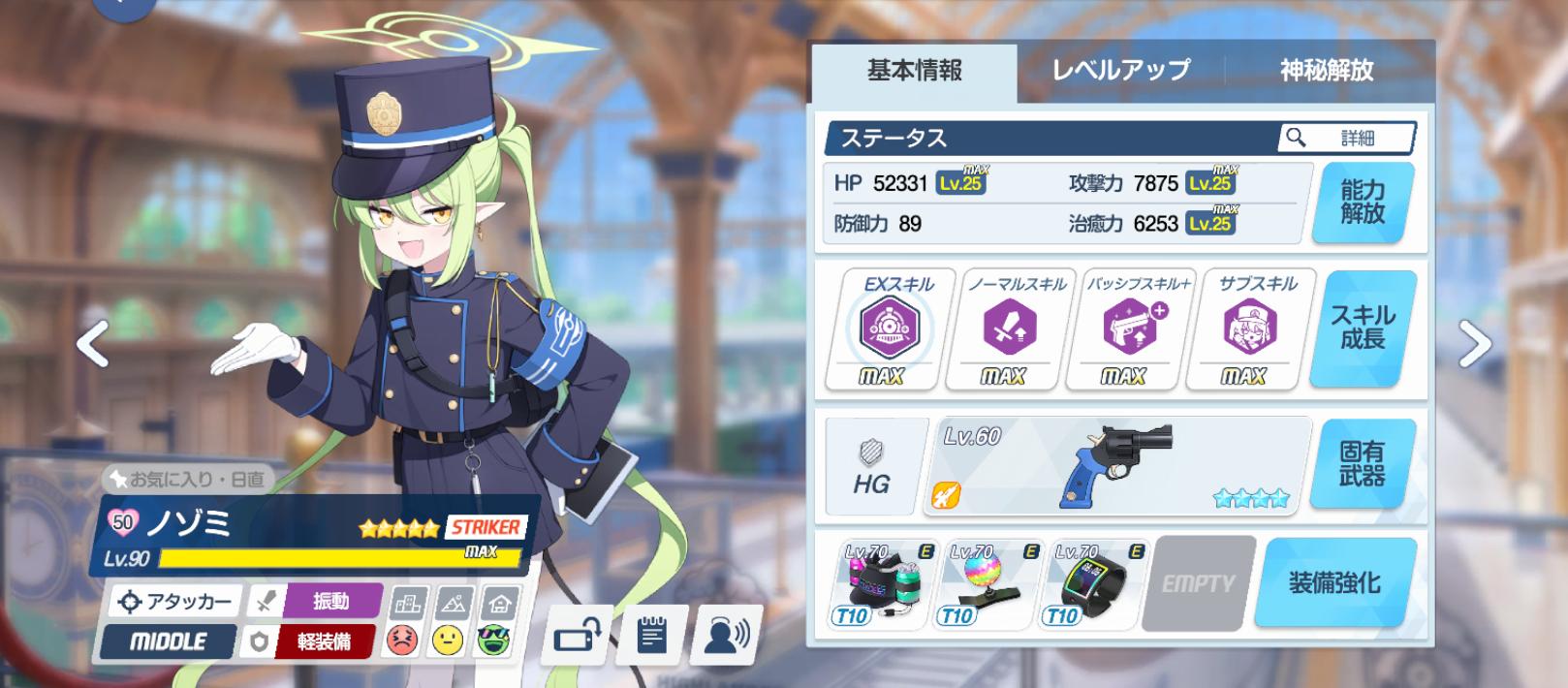Open the スキル成長 screen
Viewport: 1568px width, 688px height.
coord(1362,328)
